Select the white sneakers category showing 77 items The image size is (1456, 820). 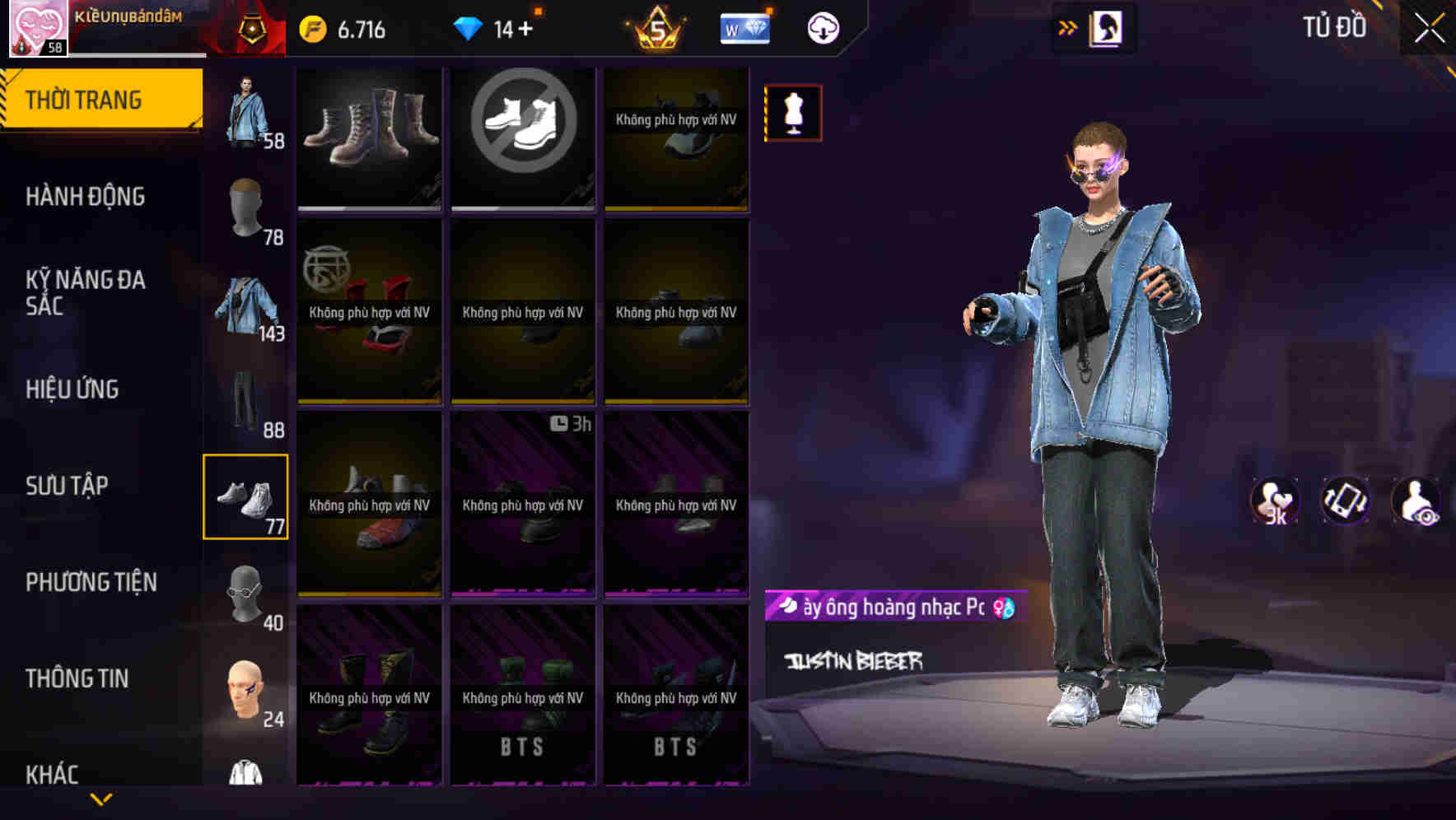(x=246, y=496)
